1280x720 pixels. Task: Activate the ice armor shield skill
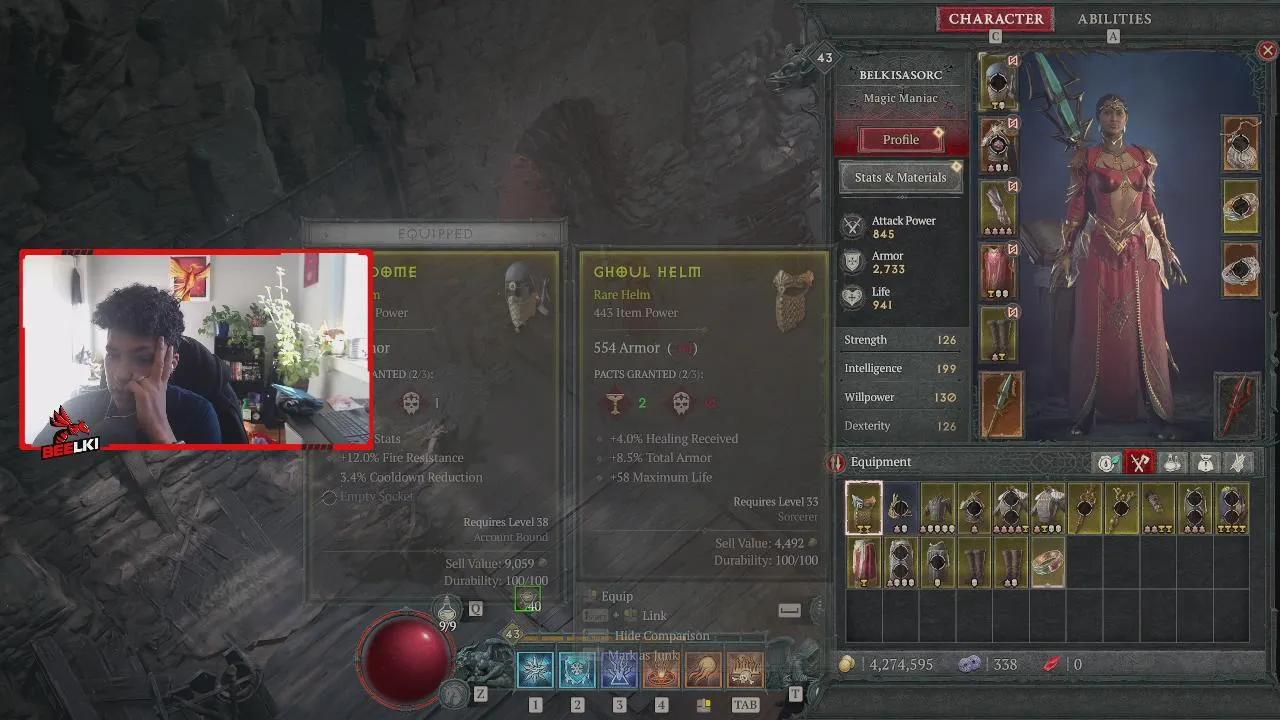(577, 669)
